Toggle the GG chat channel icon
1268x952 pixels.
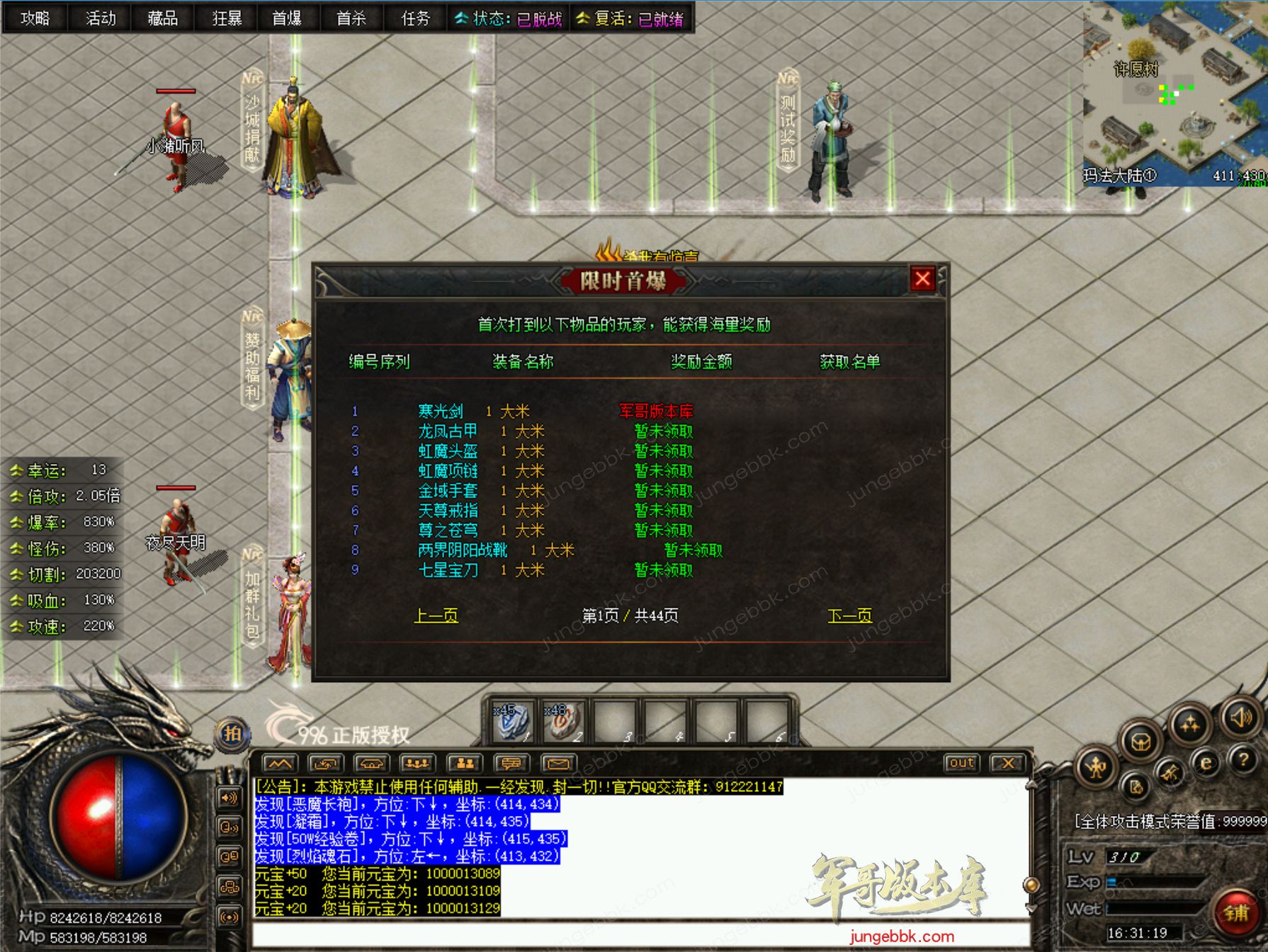click(228, 856)
